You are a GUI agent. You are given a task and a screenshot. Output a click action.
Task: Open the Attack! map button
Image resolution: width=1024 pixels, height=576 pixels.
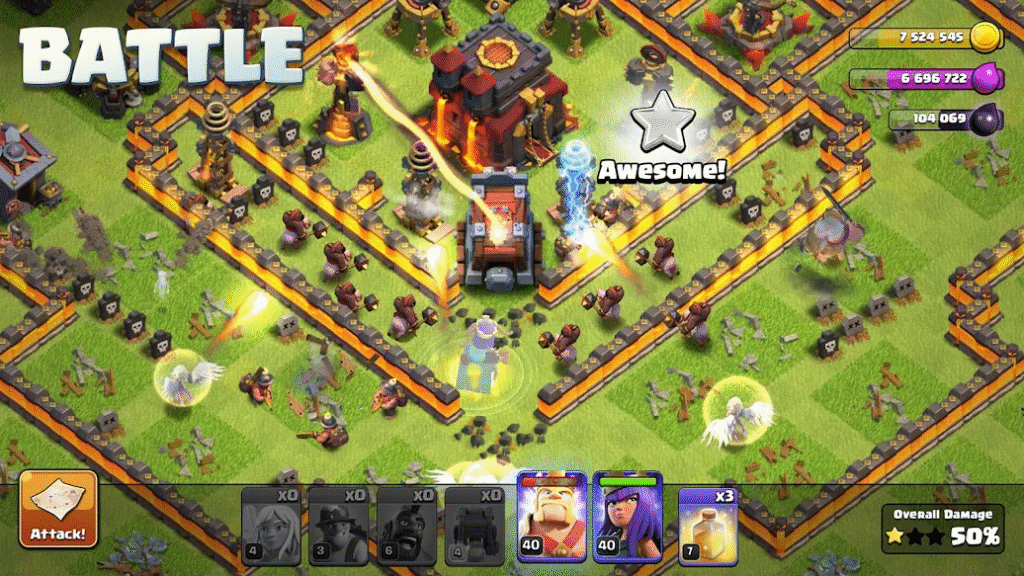pos(59,510)
